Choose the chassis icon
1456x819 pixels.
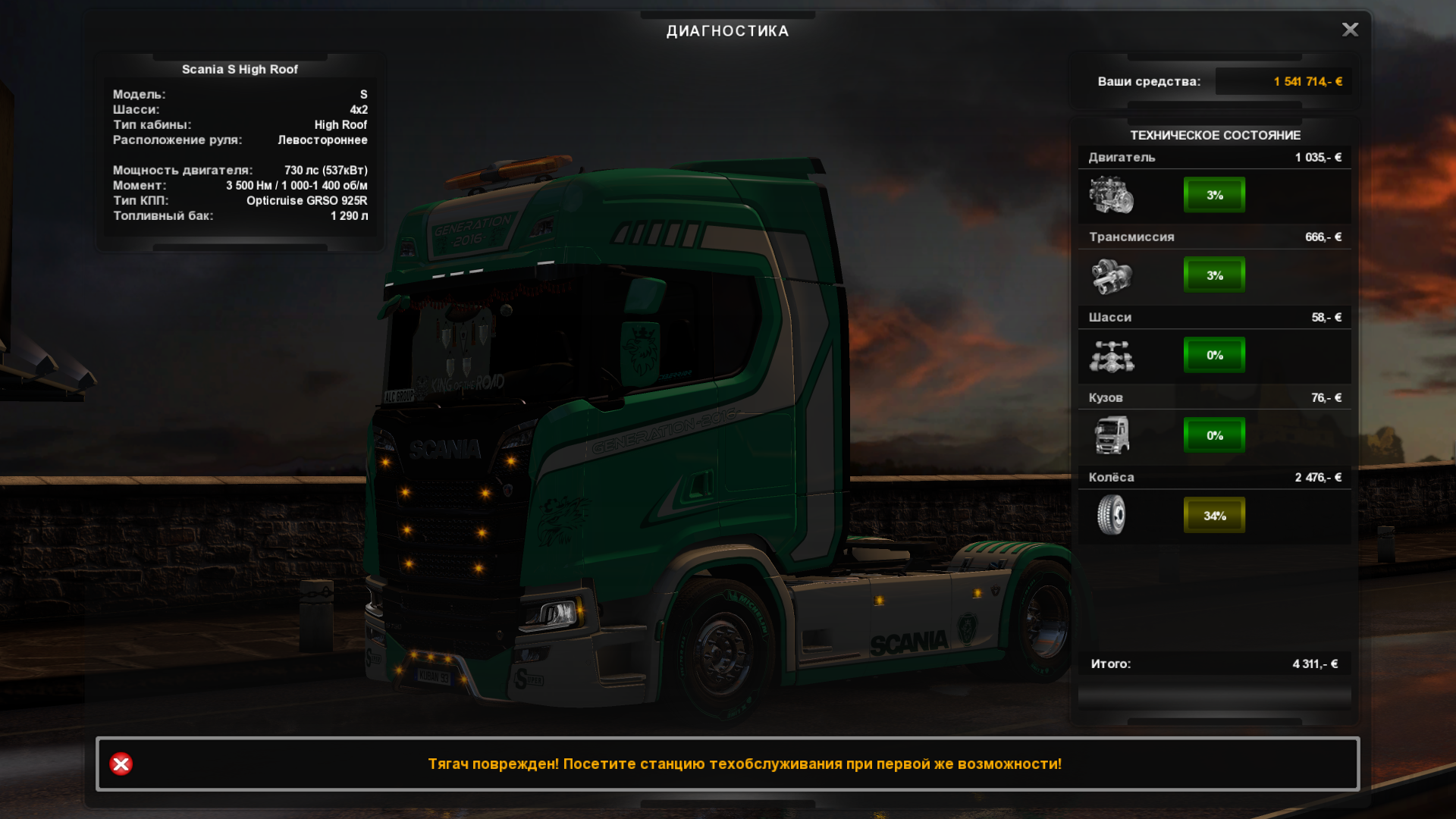click(x=1111, y=356)
